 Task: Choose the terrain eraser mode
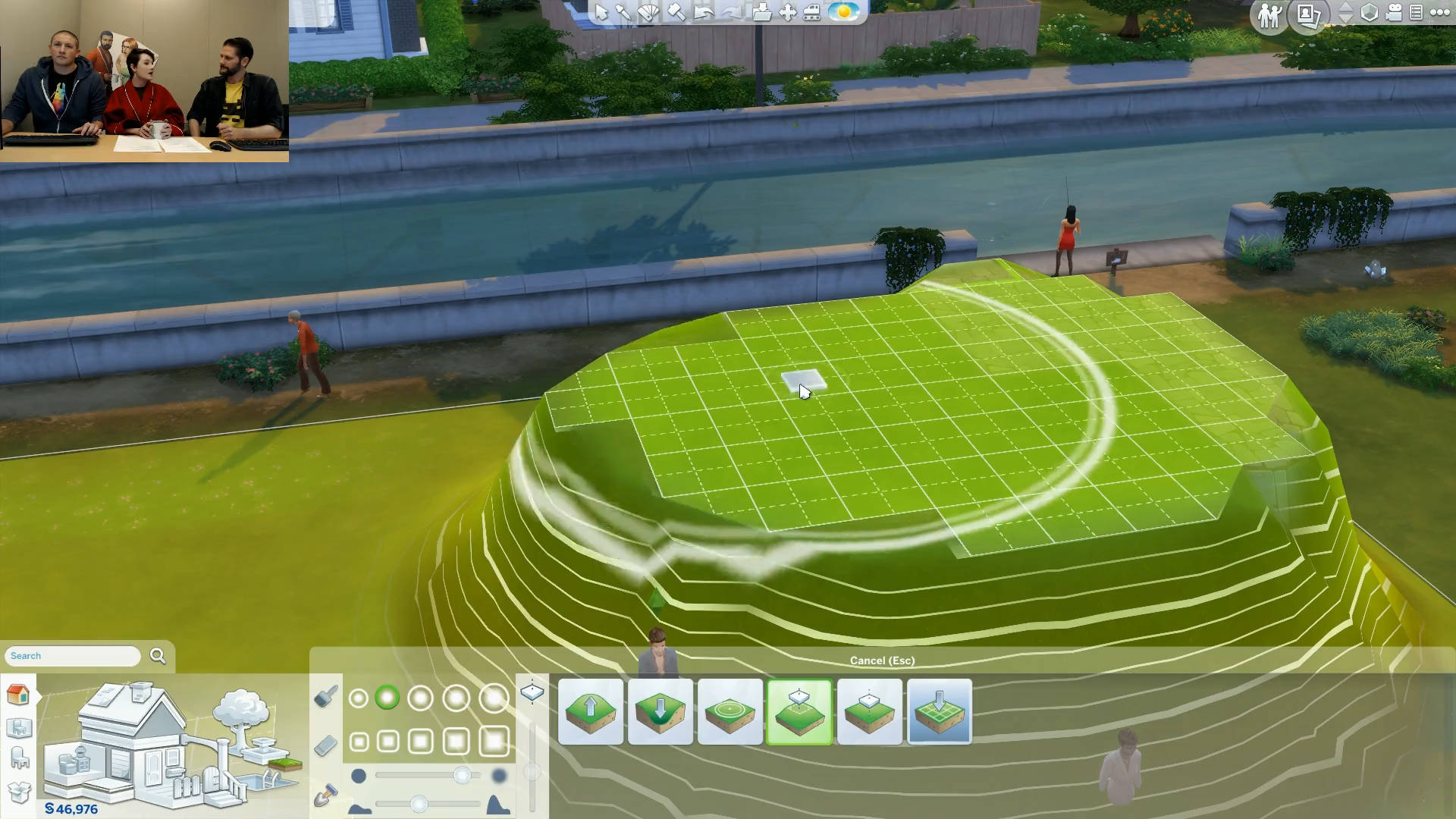[x=325, y=746]
